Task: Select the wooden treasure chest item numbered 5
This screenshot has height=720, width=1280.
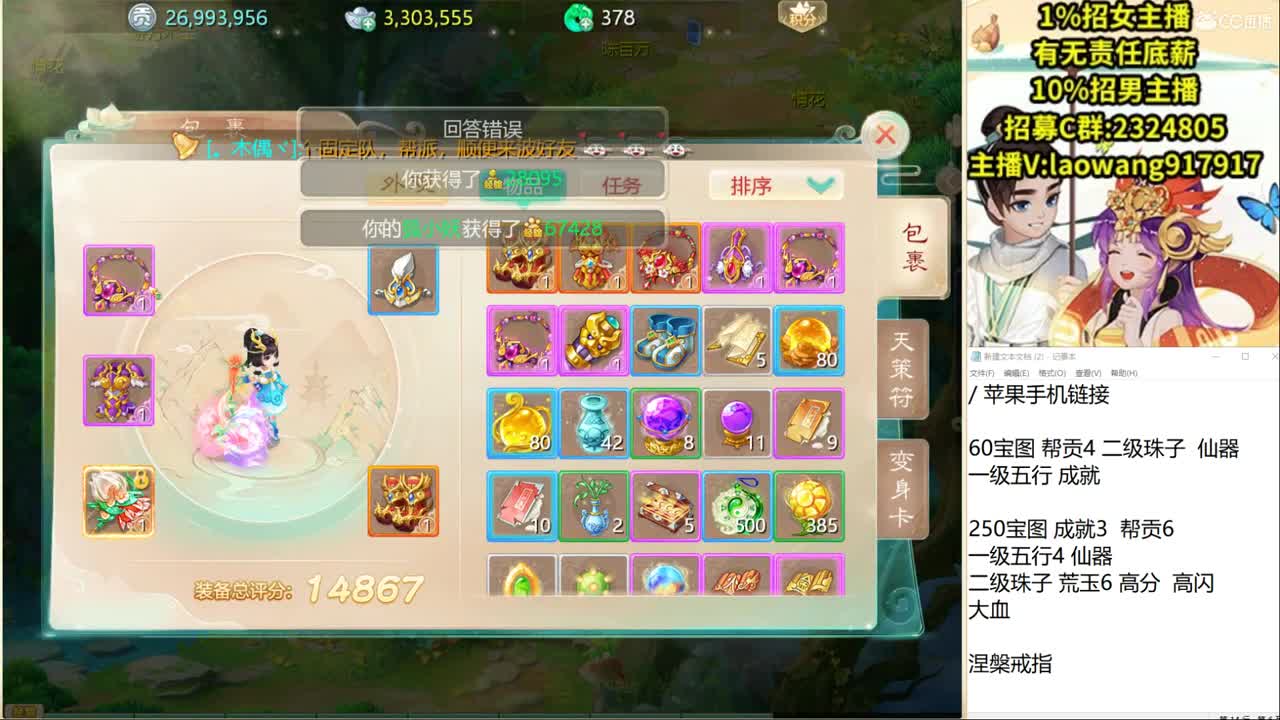Action: (x=665, y=507)
